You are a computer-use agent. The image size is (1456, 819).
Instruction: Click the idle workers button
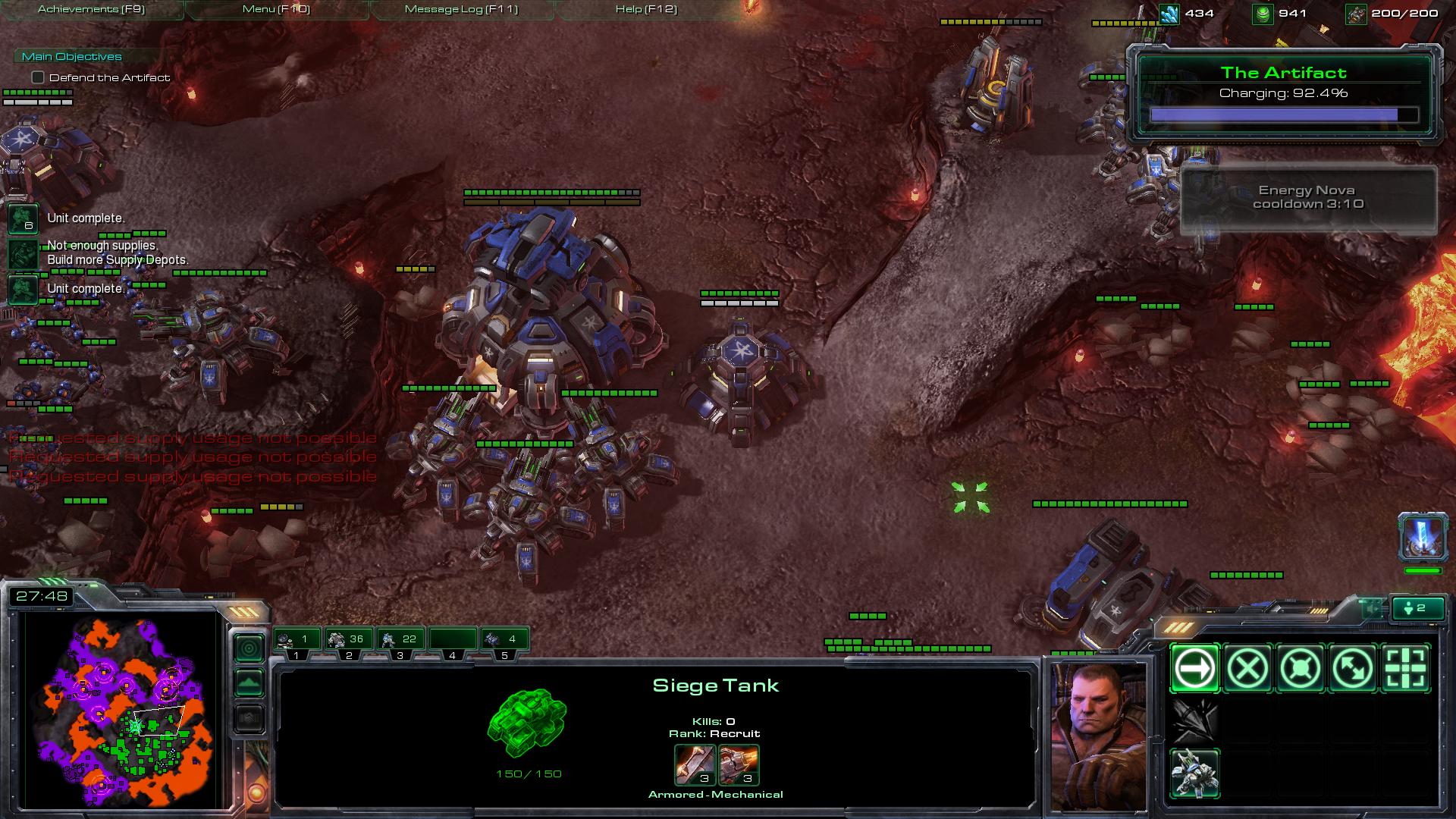point(1418,608)
